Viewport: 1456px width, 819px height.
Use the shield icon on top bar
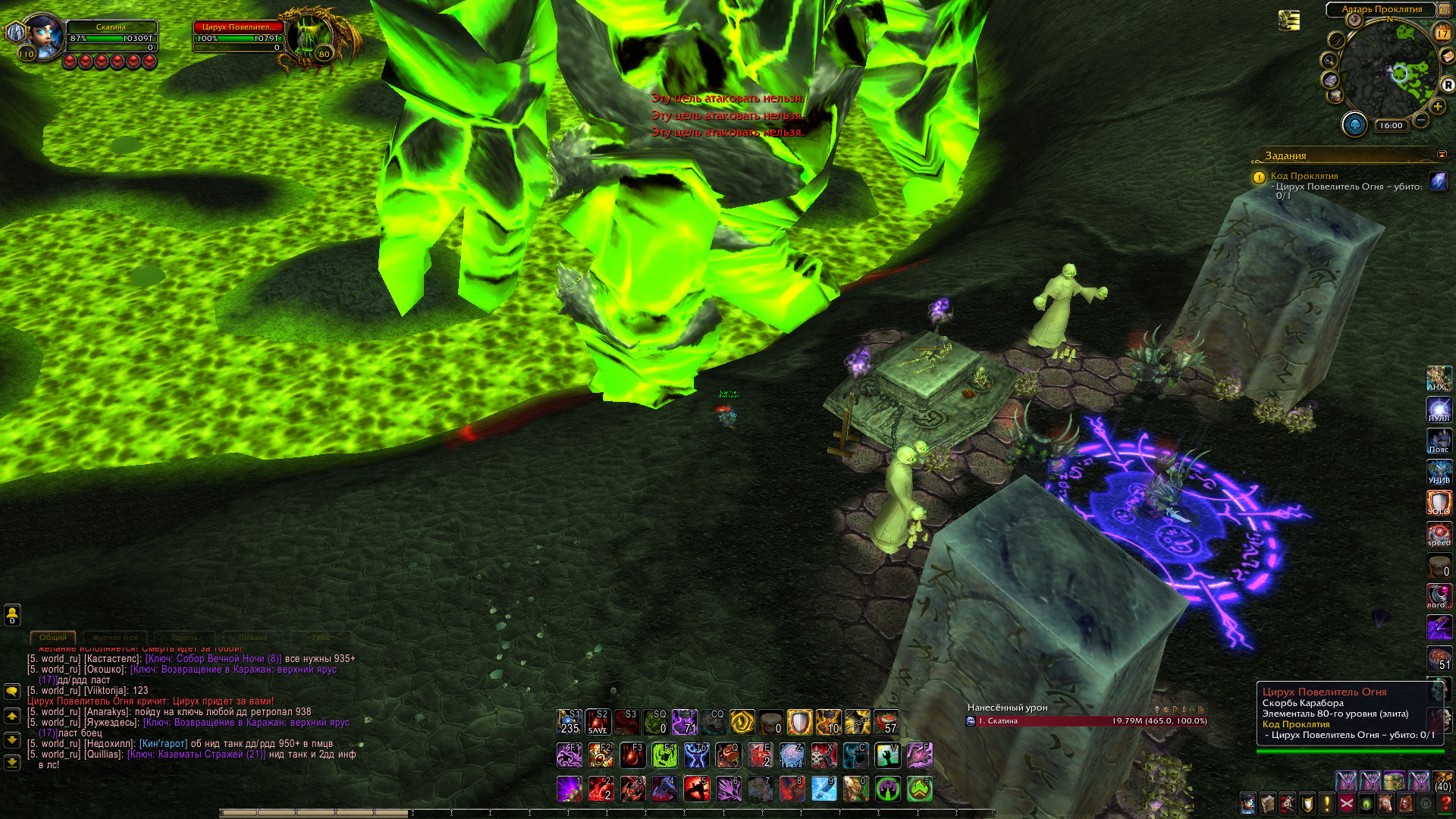(799, 722)
